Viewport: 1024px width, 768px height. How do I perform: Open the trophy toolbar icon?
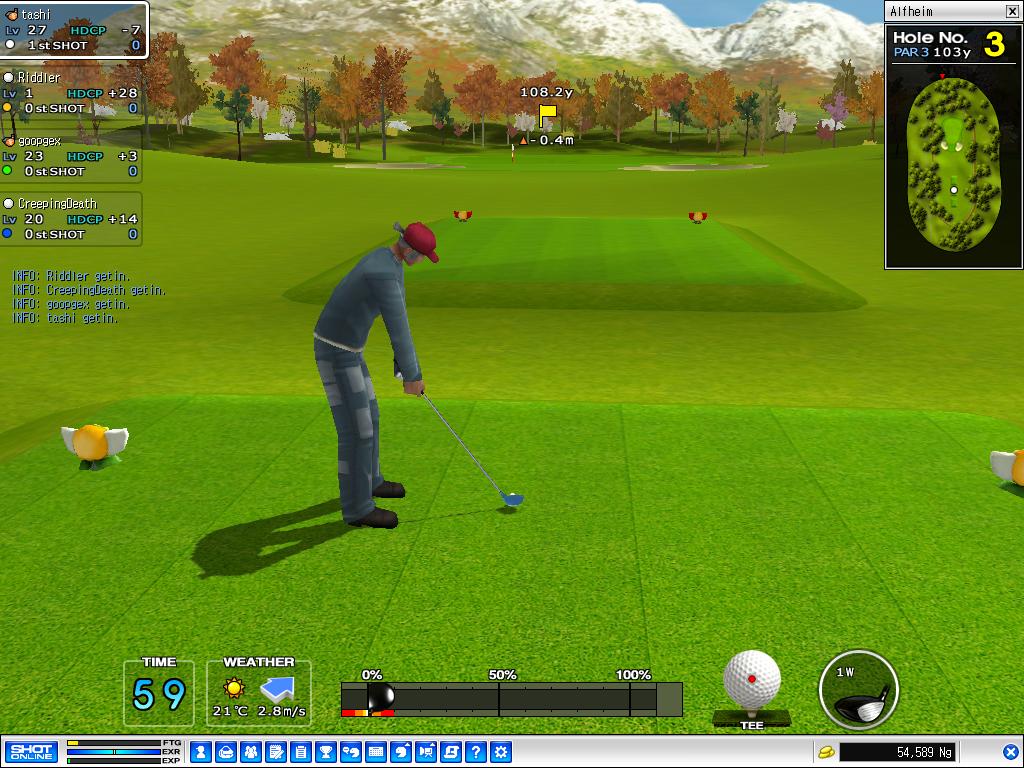(x=325, y=752)
